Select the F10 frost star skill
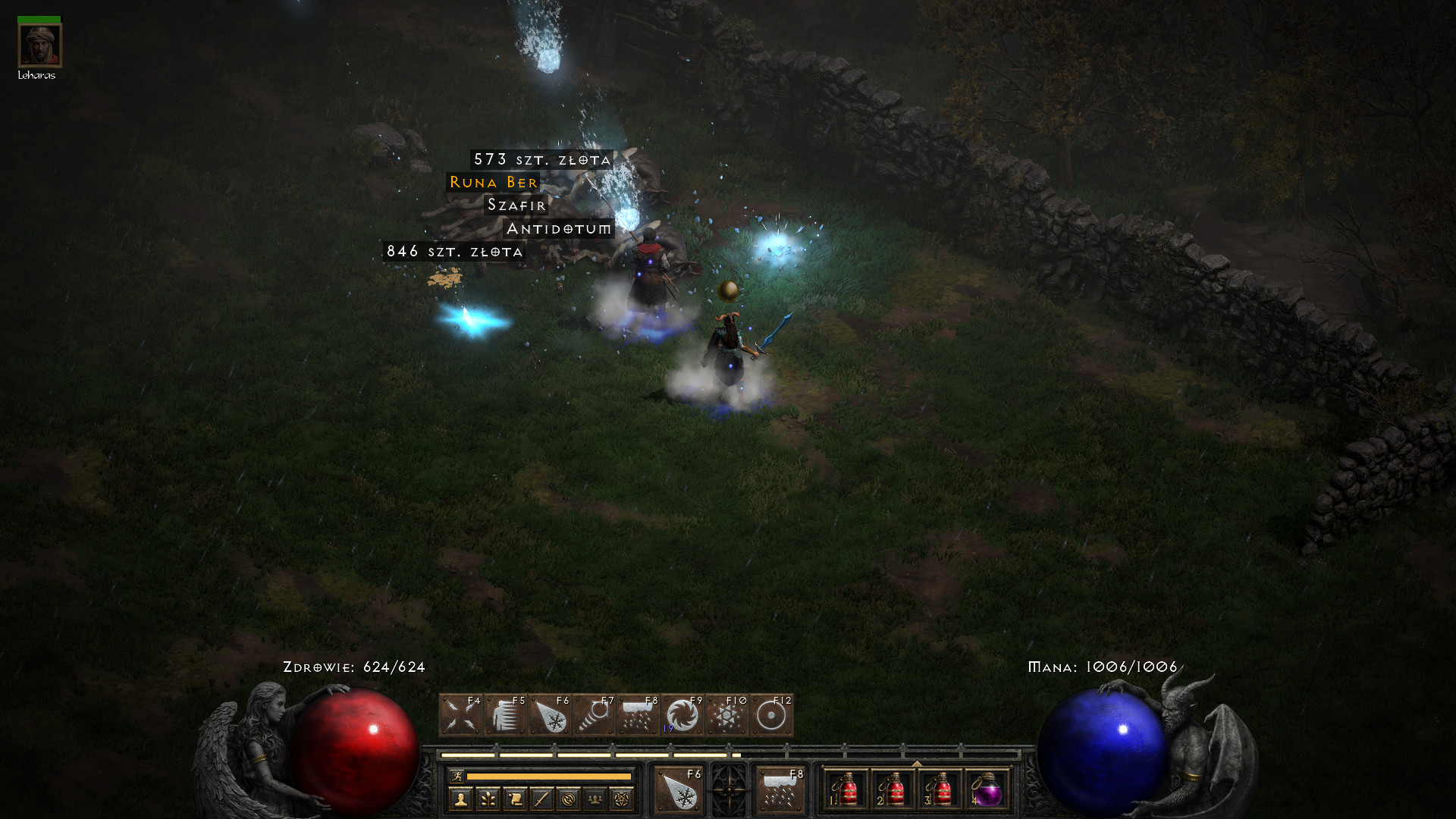Viewport: 1456px width, 819px height. point(726,715)
